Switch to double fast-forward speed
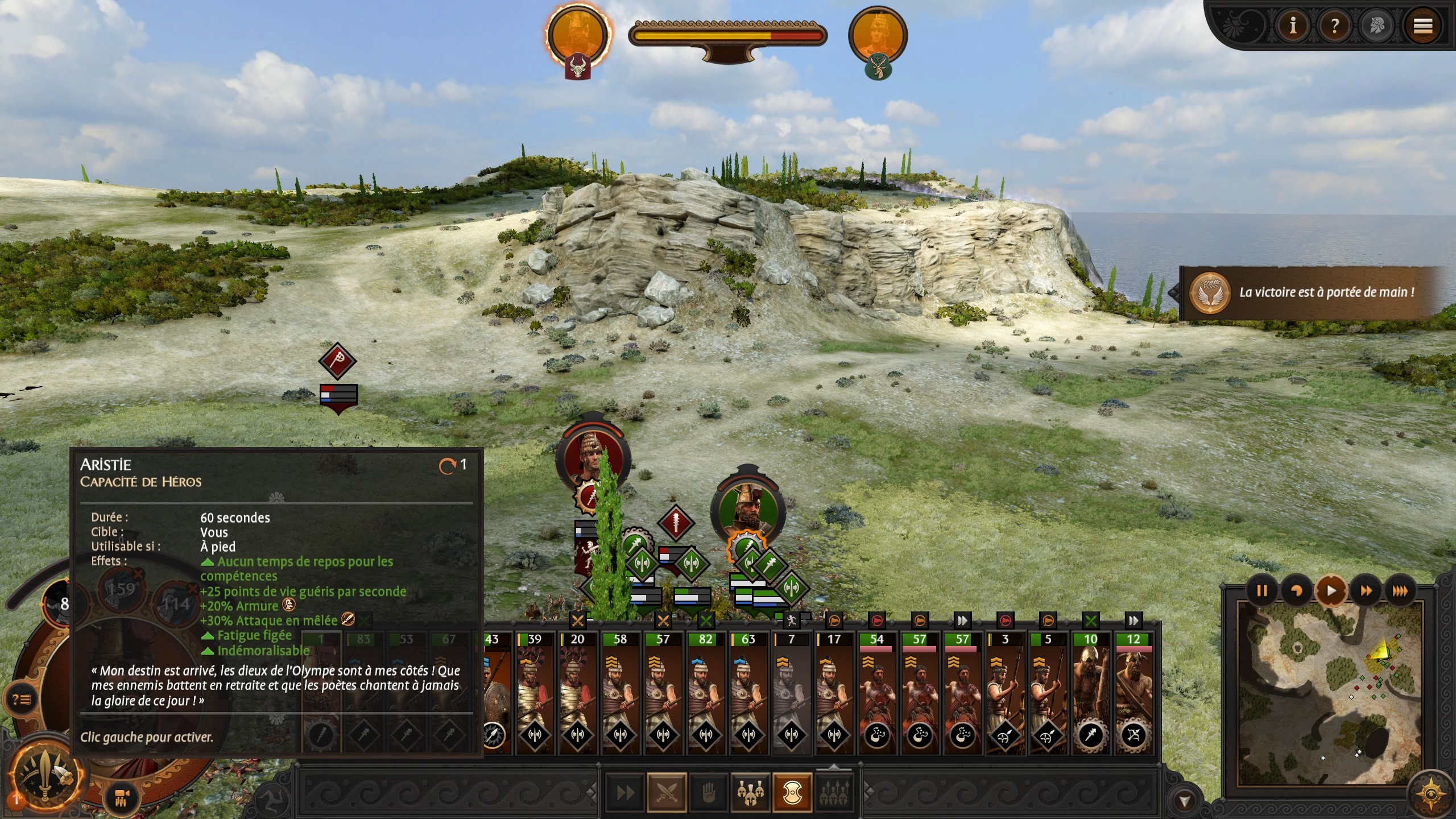Viewport: 1456px width, 819px height. pyautogui.click(x=1366, y=591)
